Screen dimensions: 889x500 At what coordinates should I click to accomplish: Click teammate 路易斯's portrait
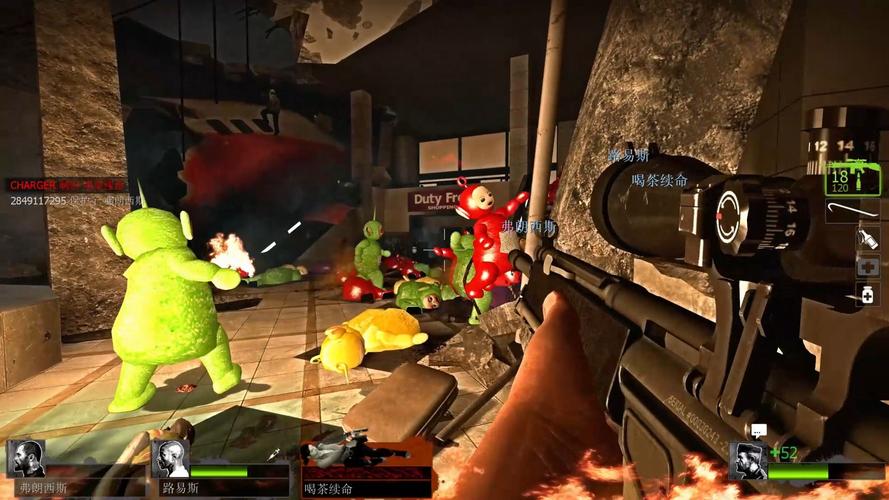point(171,459)
